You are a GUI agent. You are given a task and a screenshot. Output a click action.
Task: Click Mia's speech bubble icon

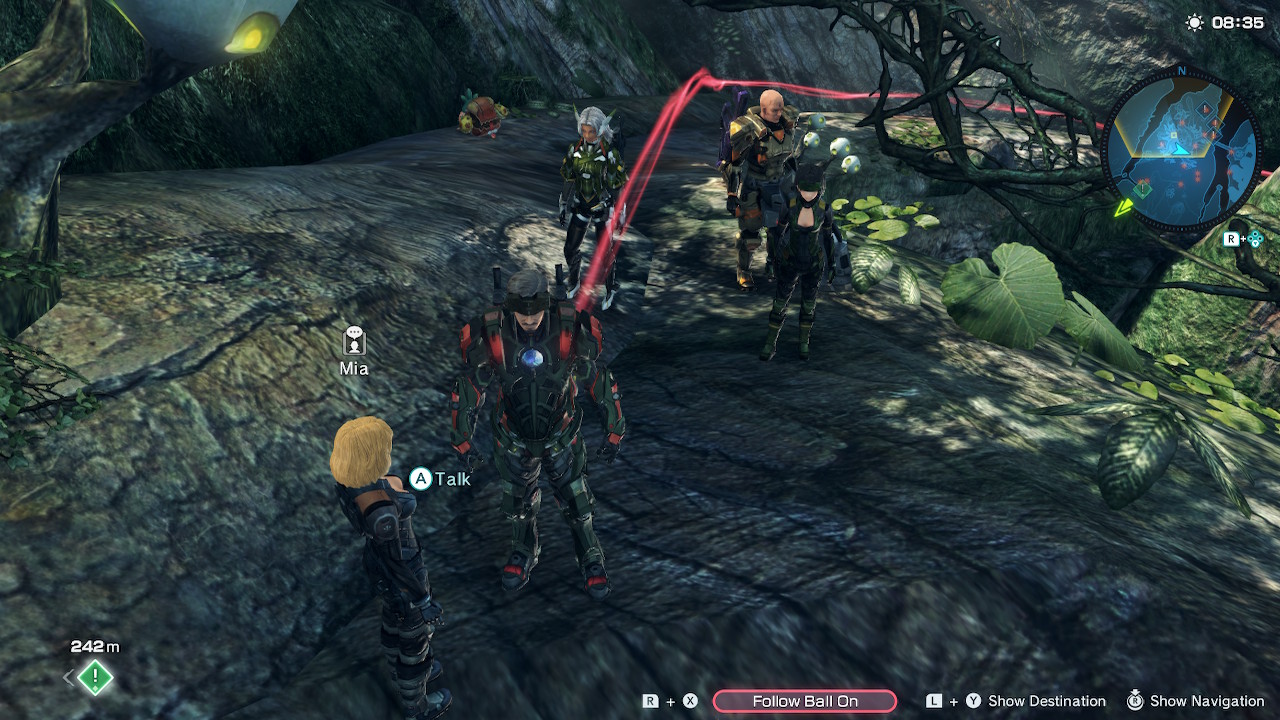(354, 342)
